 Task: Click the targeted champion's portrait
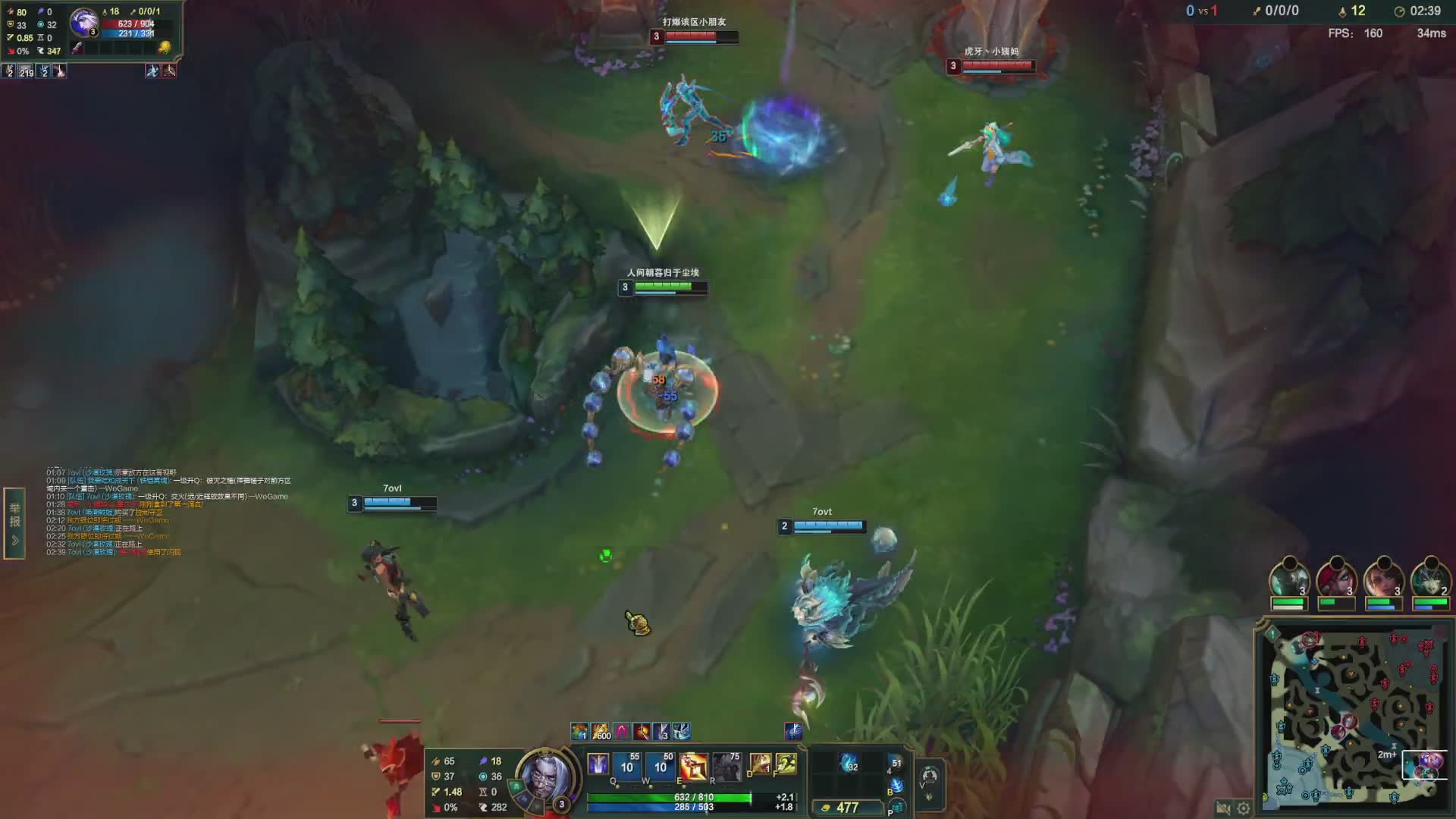83,22
